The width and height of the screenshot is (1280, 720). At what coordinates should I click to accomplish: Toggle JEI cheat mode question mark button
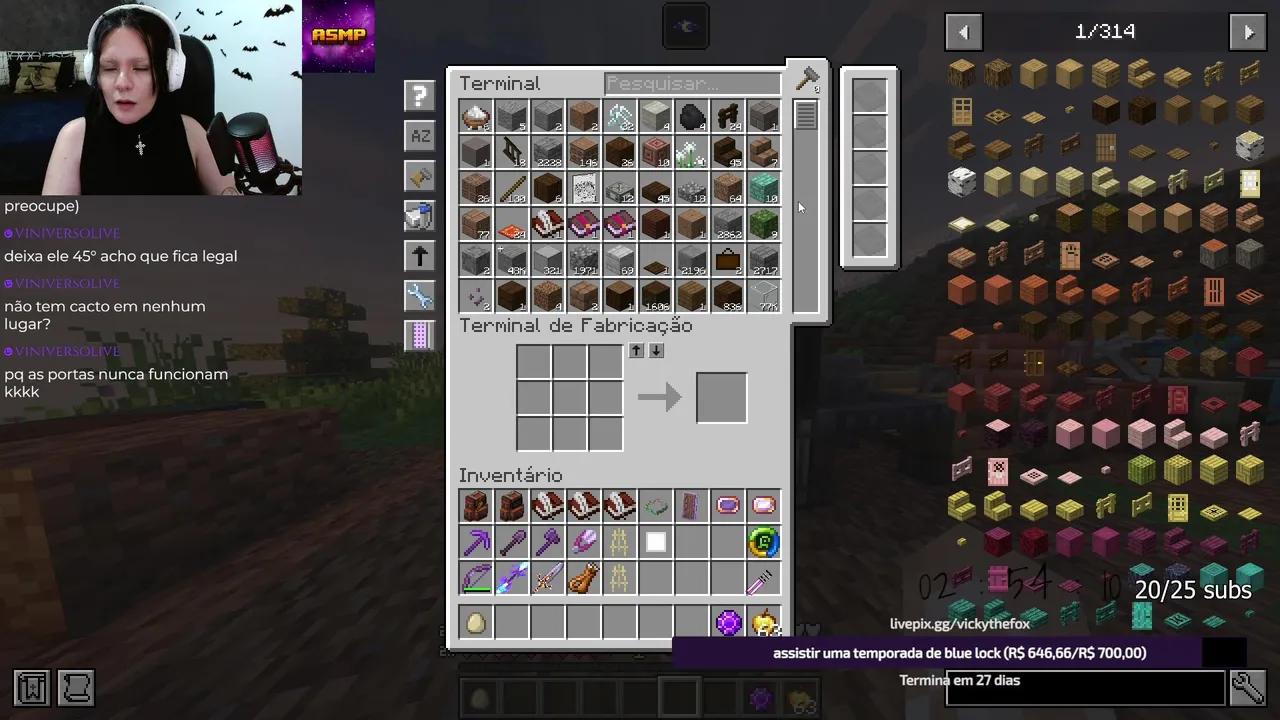(419, 95)
